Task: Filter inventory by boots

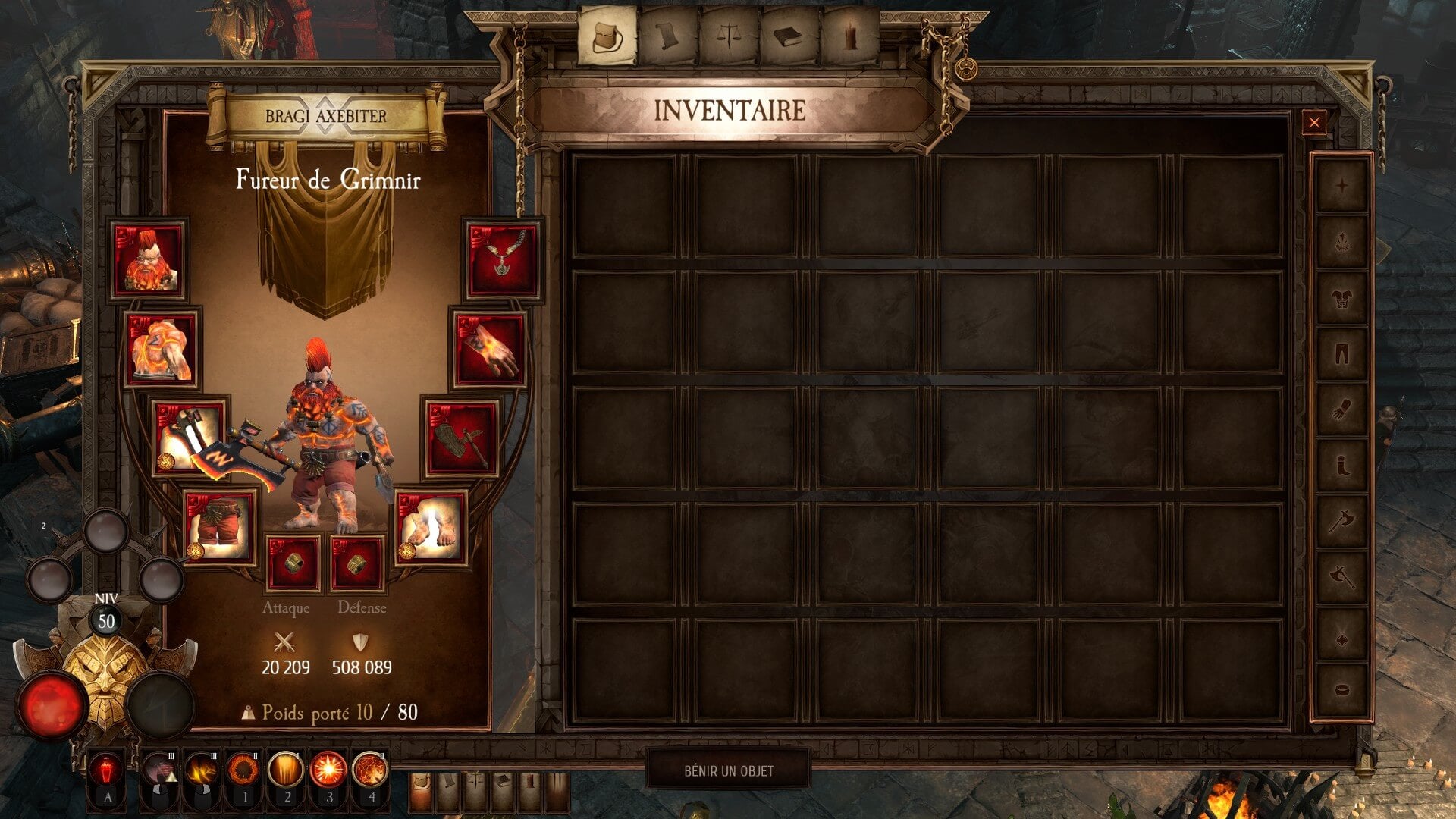Action: click(x=1341, y=465)
